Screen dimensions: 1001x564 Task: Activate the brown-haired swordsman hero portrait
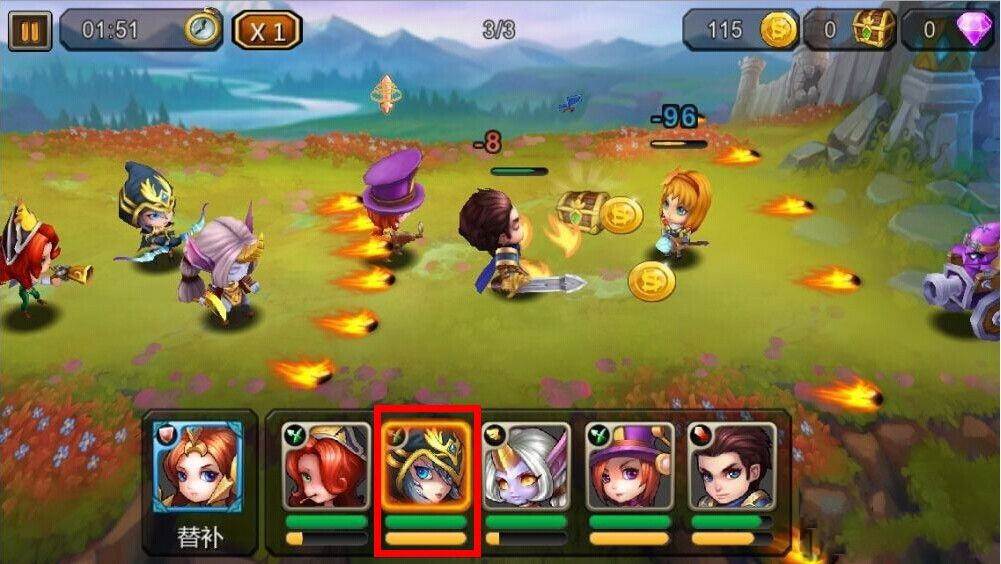(x=731, y=466)
